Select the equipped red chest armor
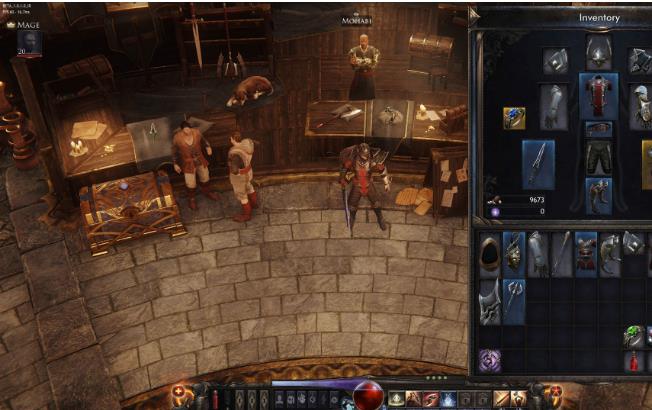Viewport: 652px width, 410px height. coord(599,95)
